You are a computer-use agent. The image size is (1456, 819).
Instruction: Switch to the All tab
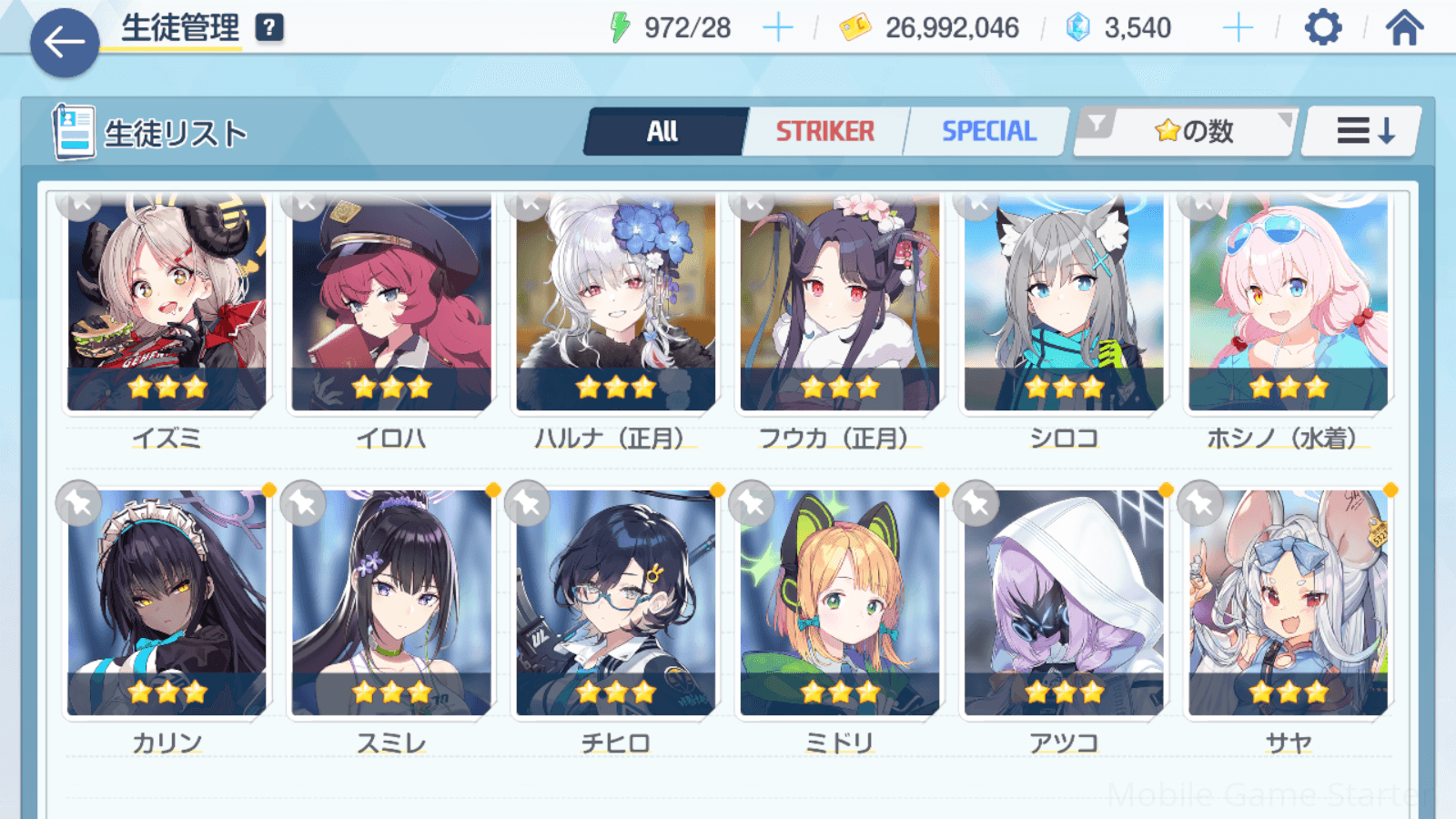[x=664, y=132]
